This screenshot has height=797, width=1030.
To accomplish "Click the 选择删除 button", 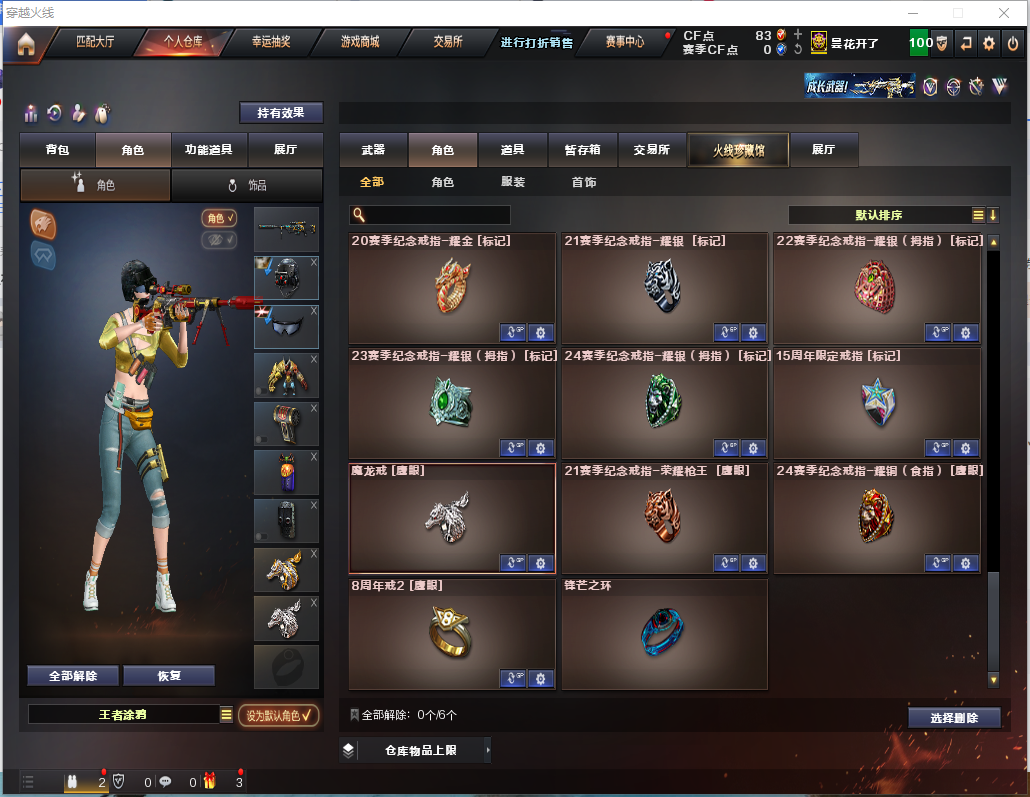I will tap(954, 718).
